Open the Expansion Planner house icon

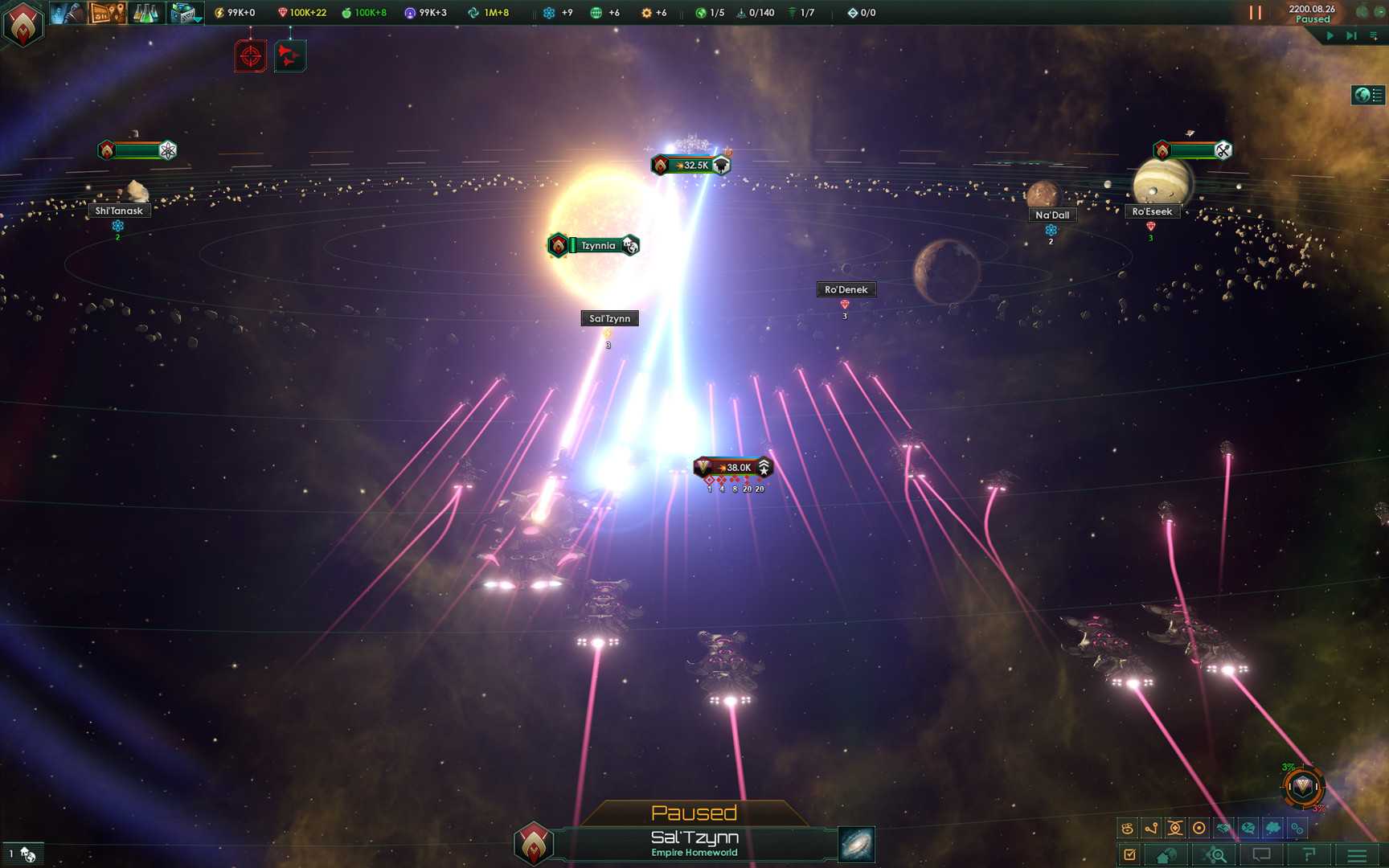coord(1164,854)
